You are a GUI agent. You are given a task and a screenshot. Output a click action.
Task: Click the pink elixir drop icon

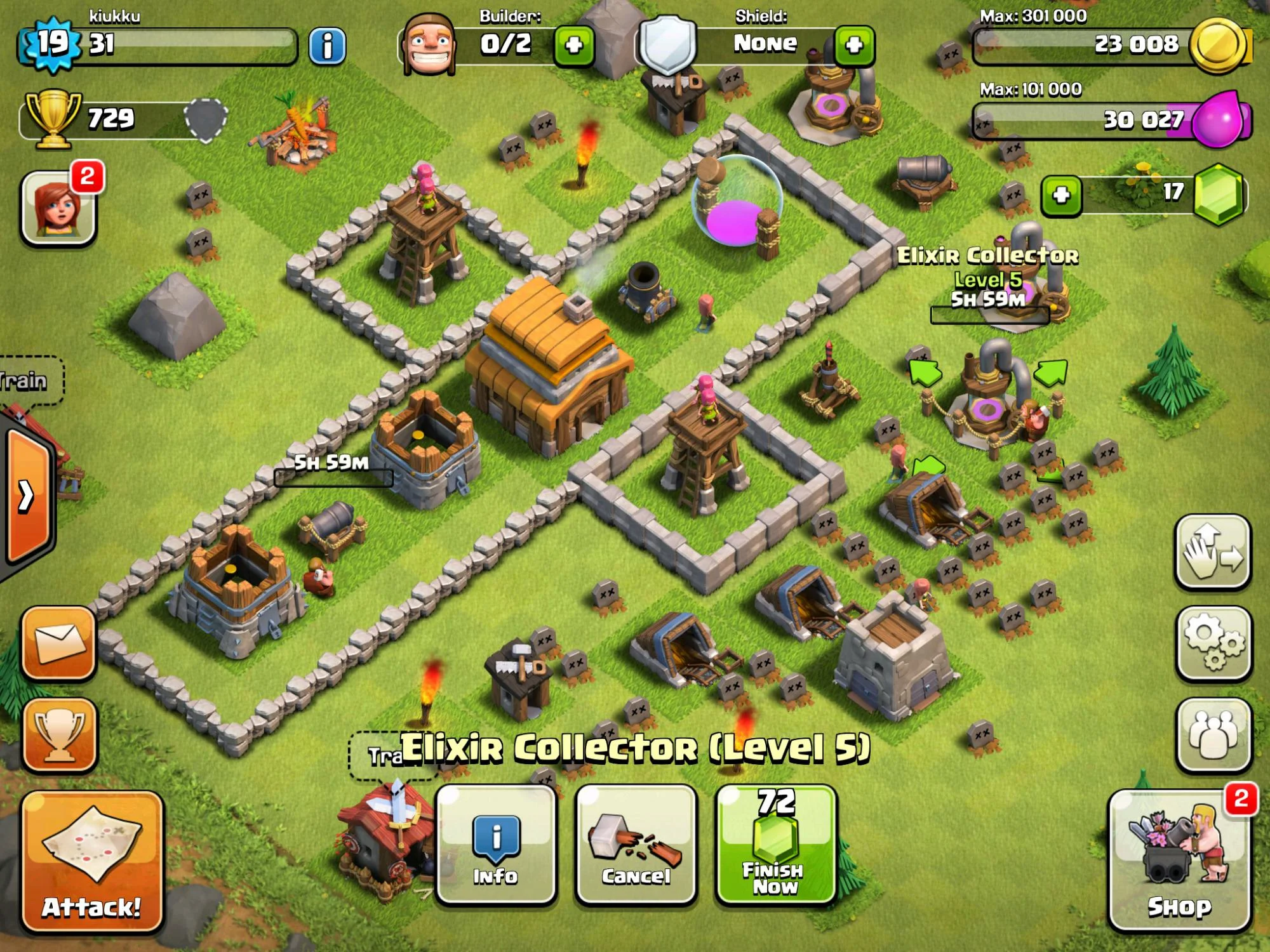[1219, 119]
